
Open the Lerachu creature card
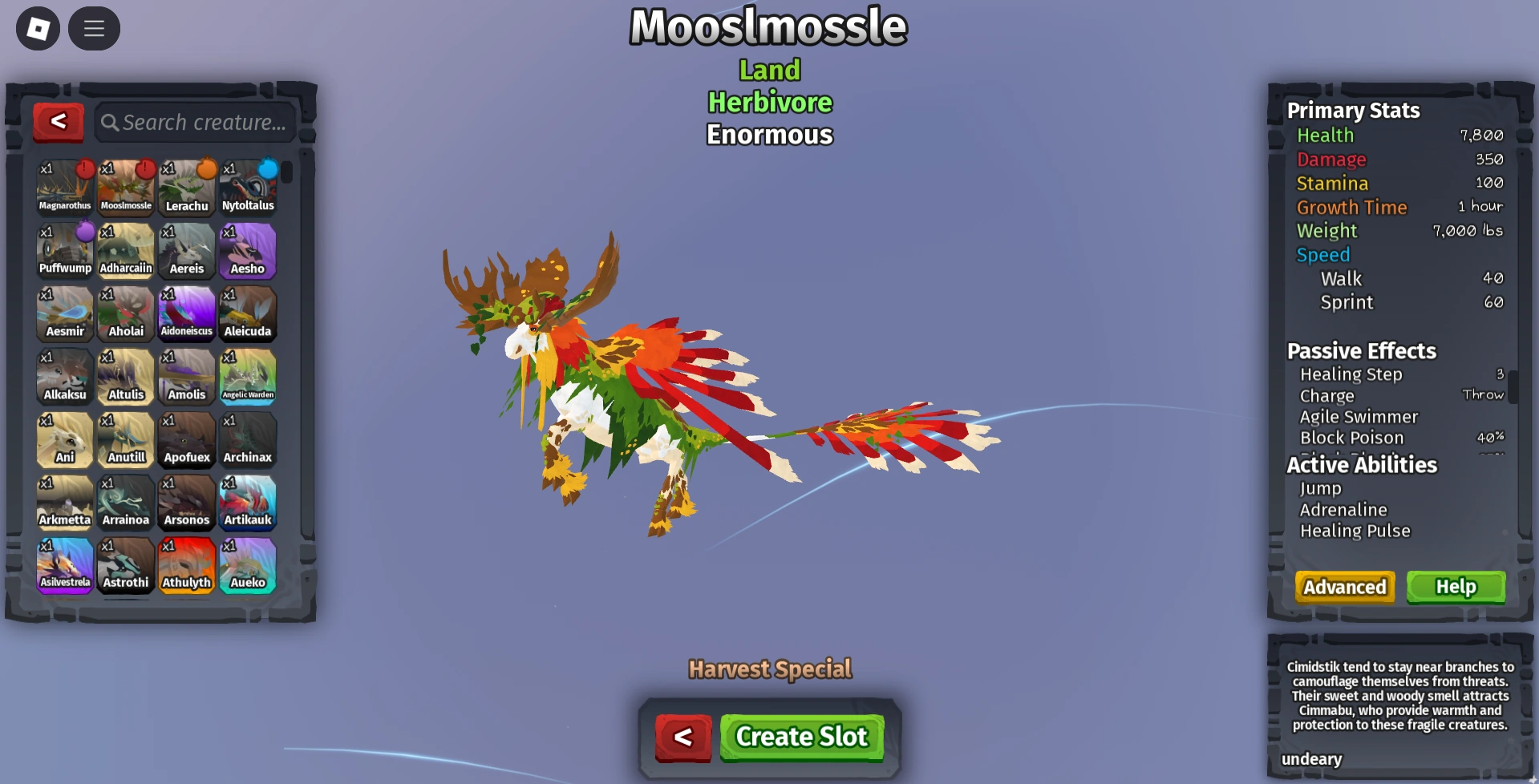coord(187,186)
